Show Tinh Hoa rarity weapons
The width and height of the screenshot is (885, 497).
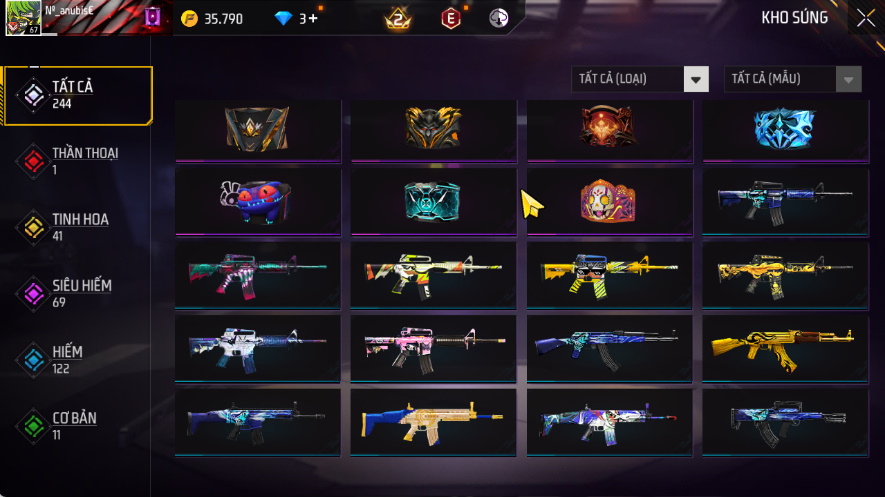click(x=78, y=226)
